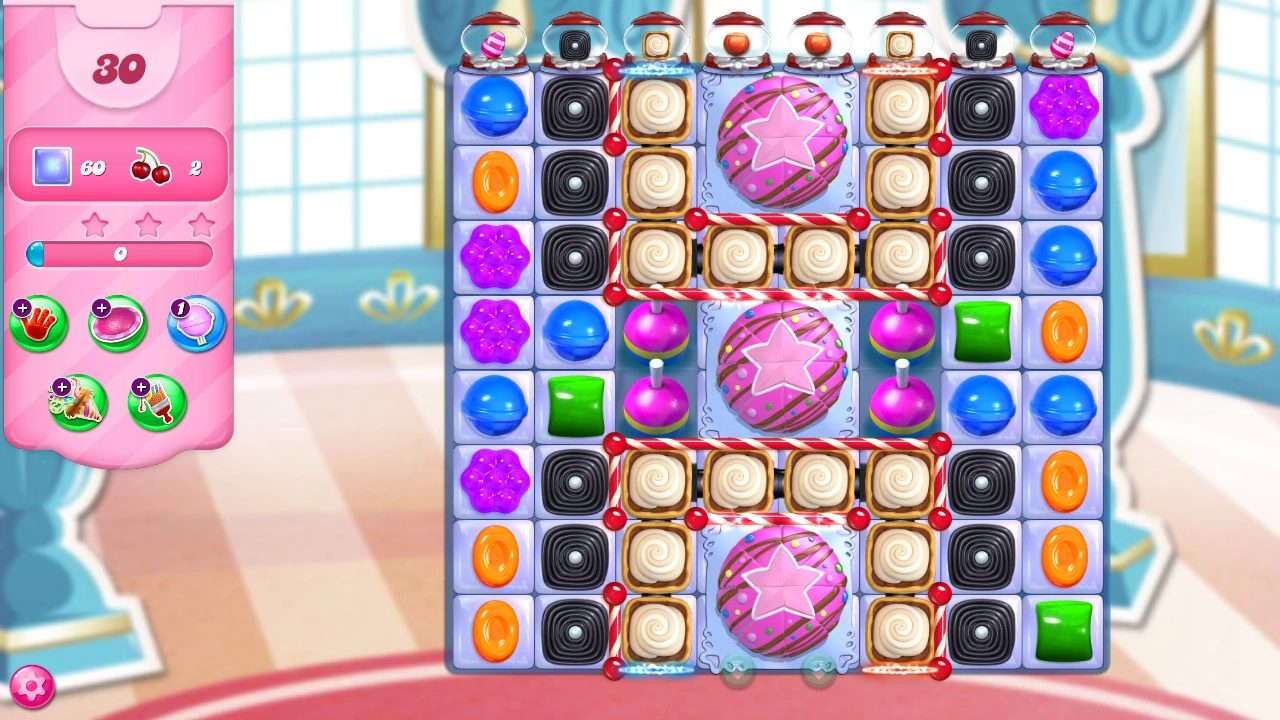Click the leftmost gumball dispenser above the board
The image size is (1280, 720).
494,40
